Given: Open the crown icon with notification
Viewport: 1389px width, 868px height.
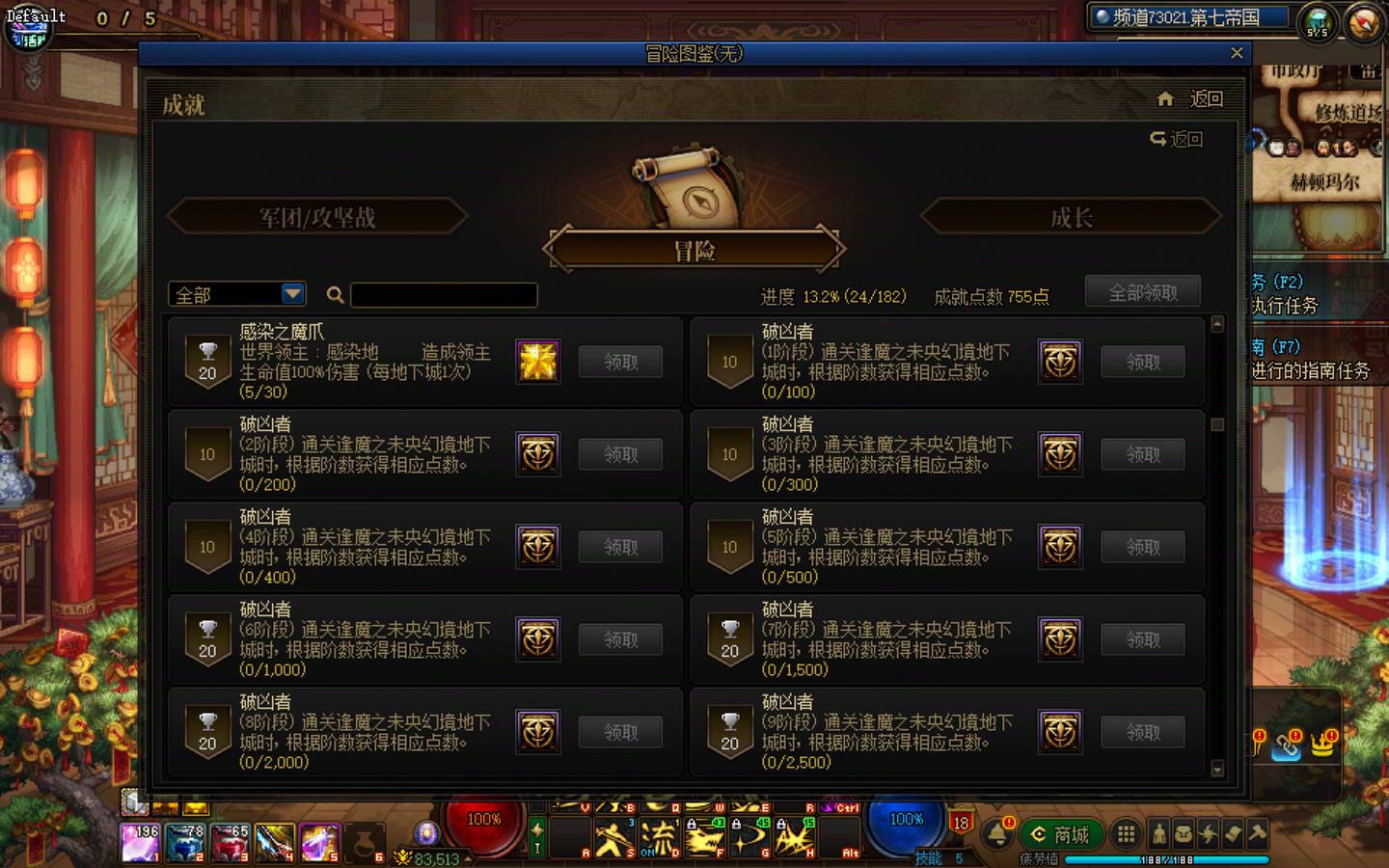Looking at the screenshot, I should [x=1321, y=748].
